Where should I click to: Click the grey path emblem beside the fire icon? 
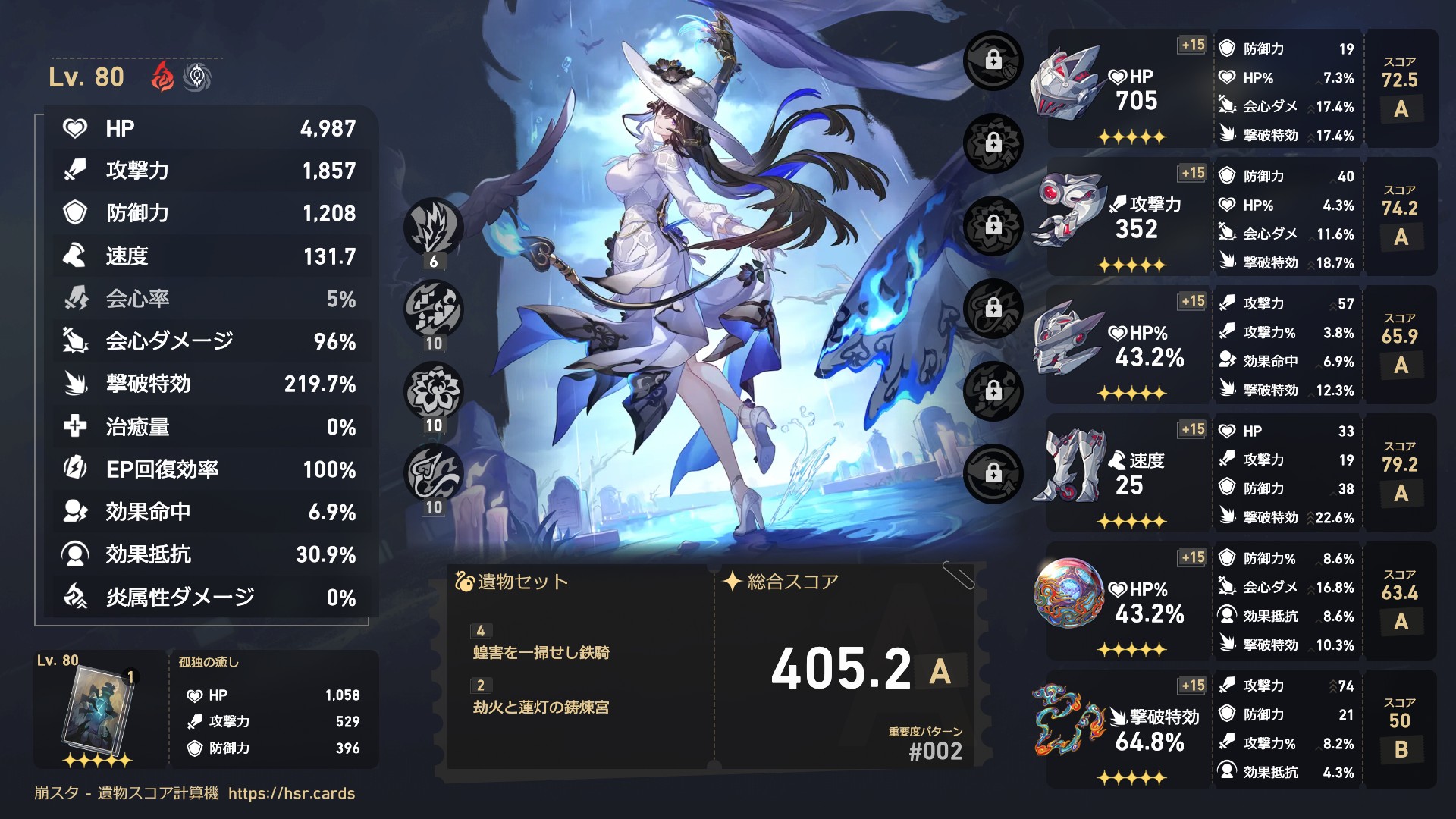click(197, 77)
